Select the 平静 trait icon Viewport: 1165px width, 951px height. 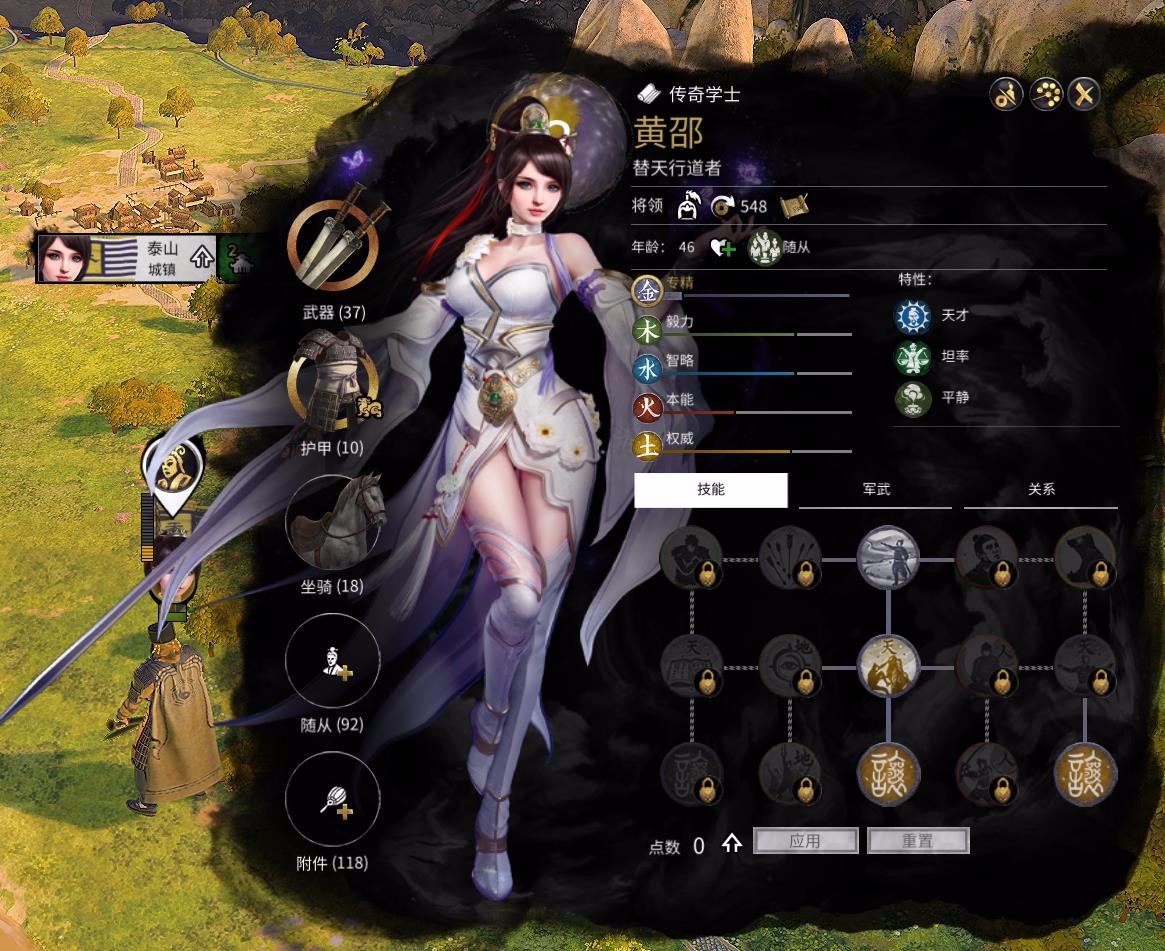912,398
